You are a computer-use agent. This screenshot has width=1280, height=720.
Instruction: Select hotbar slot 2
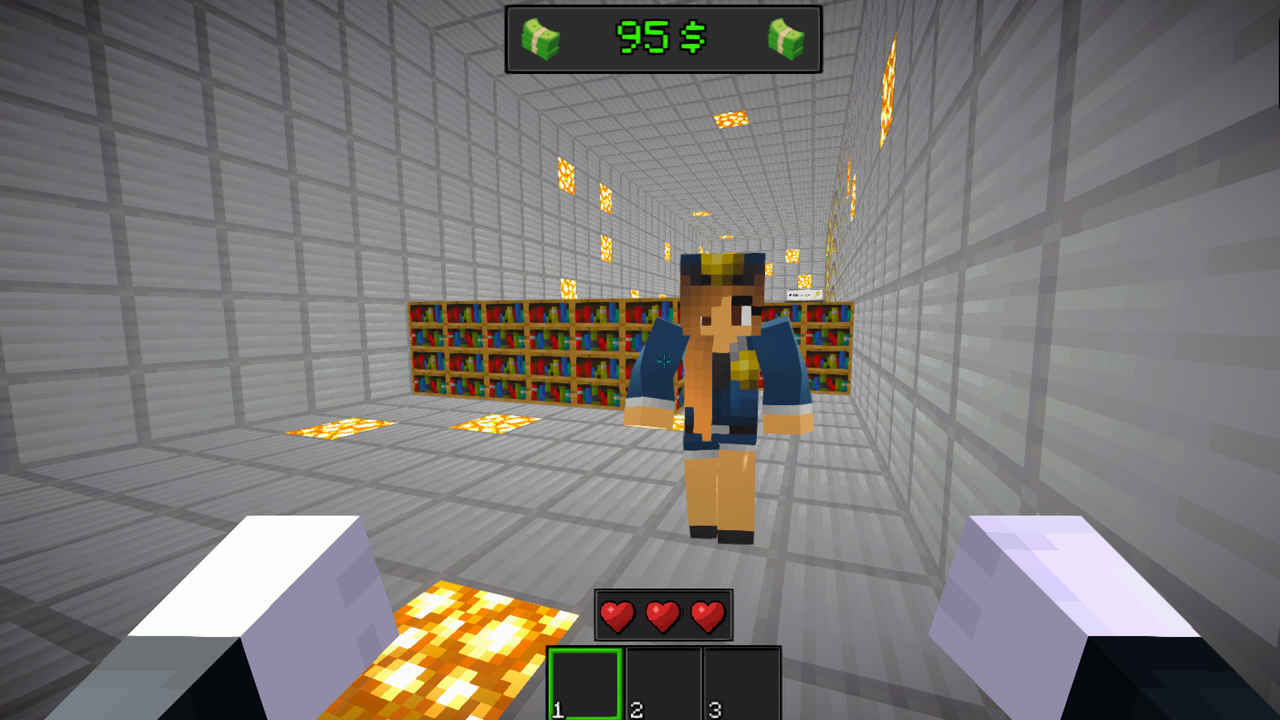tap(665, 681)
